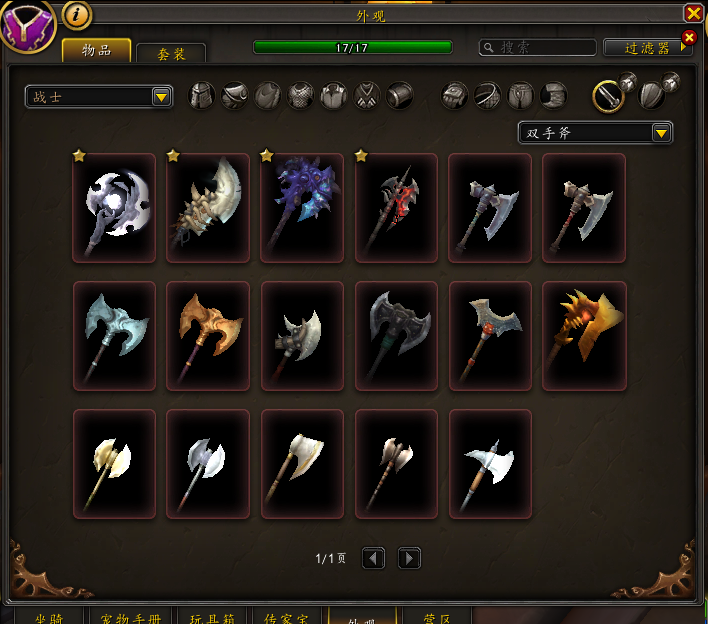Choose the off-hand shield slot icon
This screenshot has width=708, height=624.
[653, 96]
